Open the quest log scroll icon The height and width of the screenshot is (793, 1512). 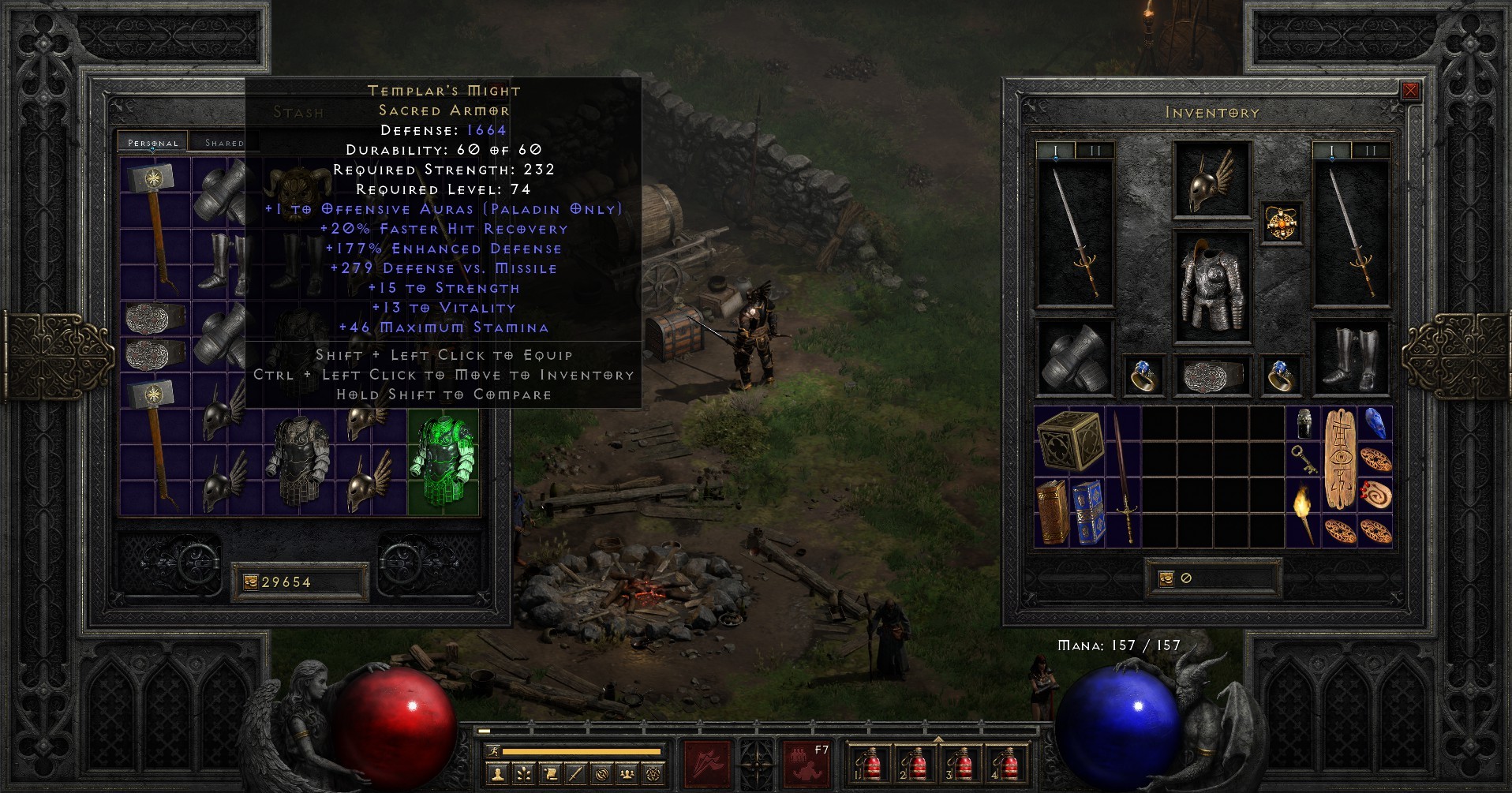(x=549, y=775)
